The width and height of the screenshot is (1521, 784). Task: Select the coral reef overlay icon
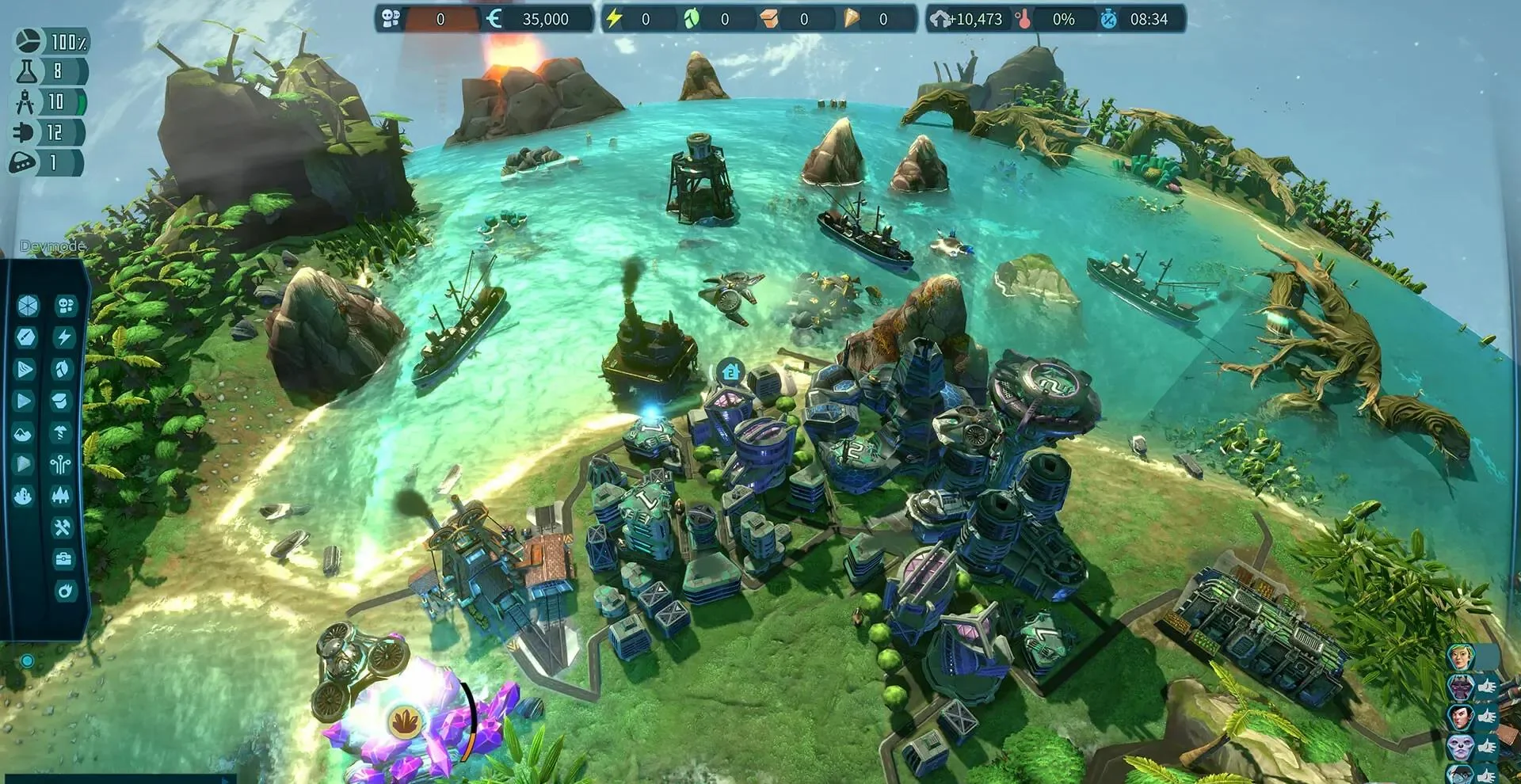24,497
